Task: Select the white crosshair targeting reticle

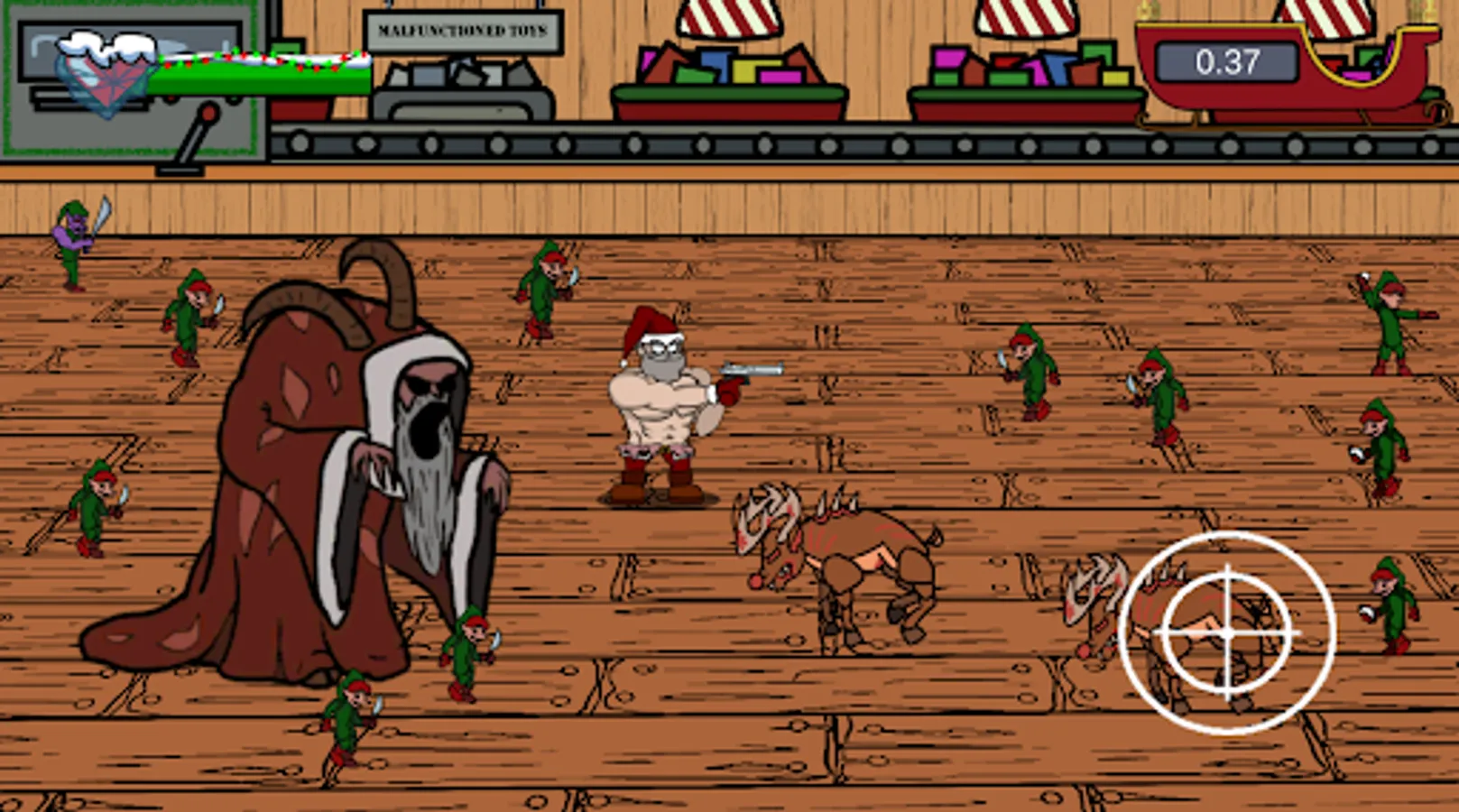Action: (1227, 632)
